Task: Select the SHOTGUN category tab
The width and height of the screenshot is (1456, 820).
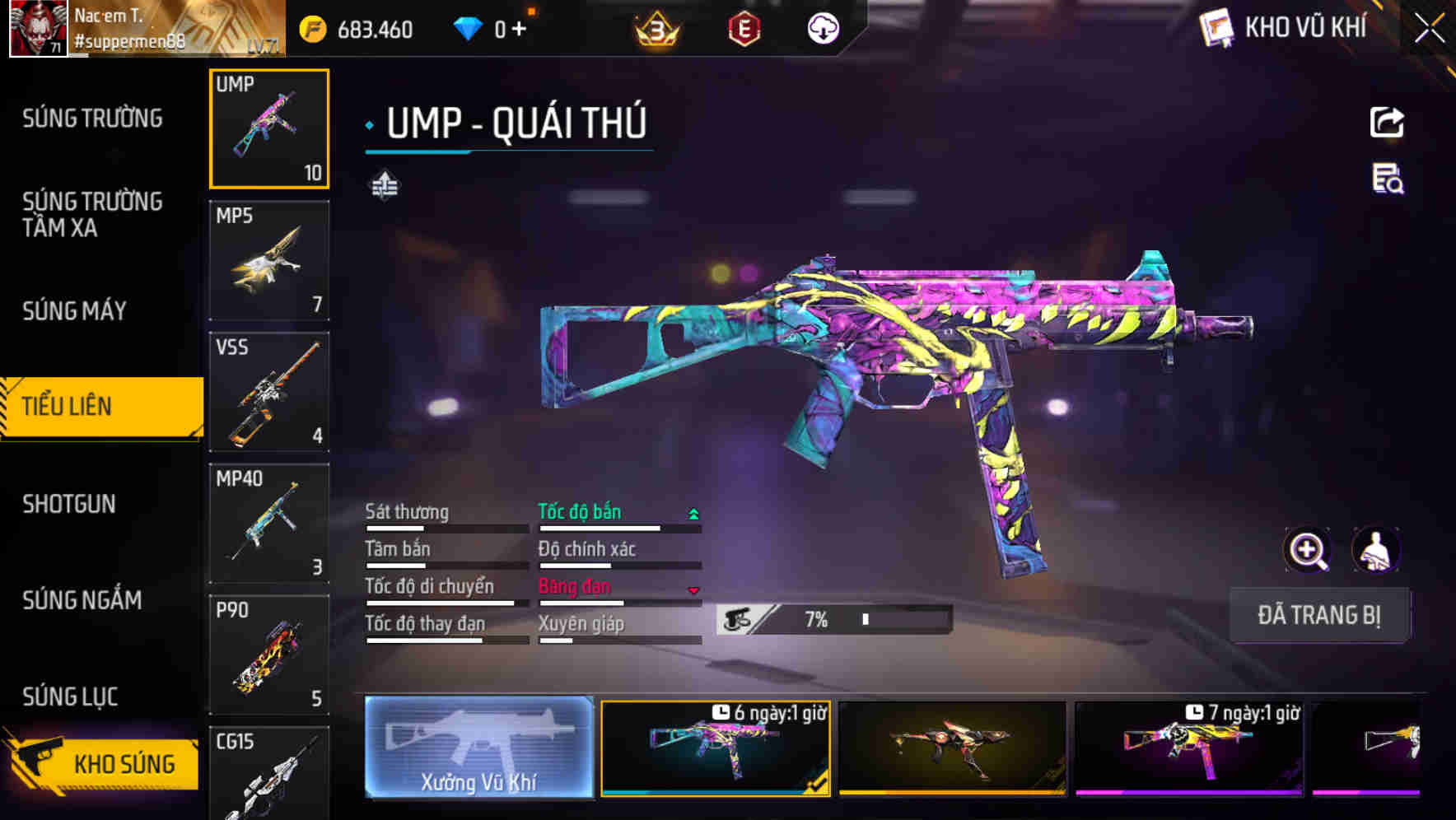Action: (x=69, y=504)
